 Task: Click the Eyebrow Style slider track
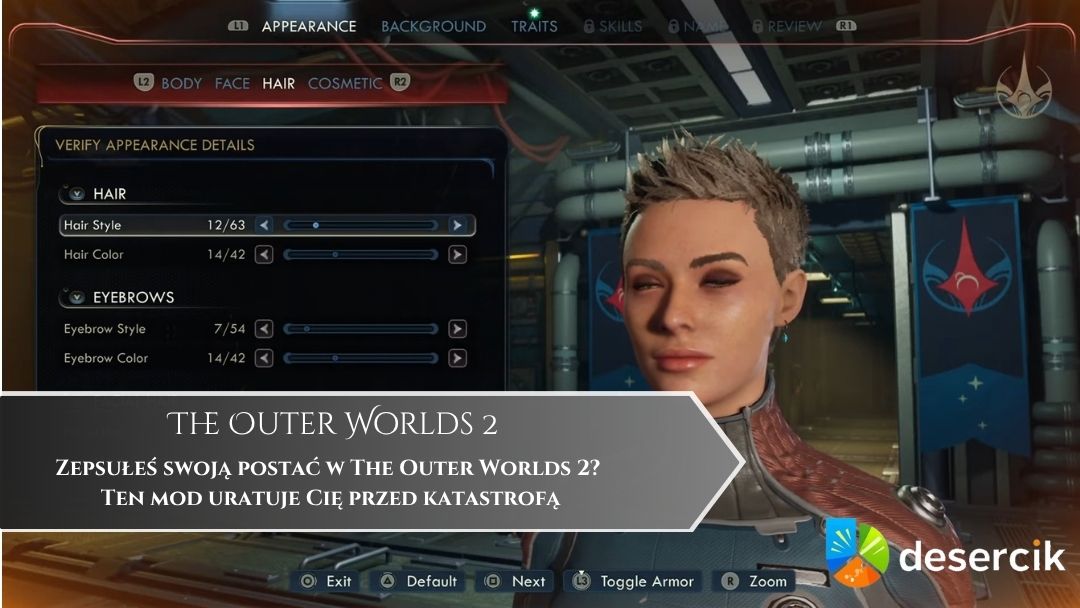(x=360, y=328)
